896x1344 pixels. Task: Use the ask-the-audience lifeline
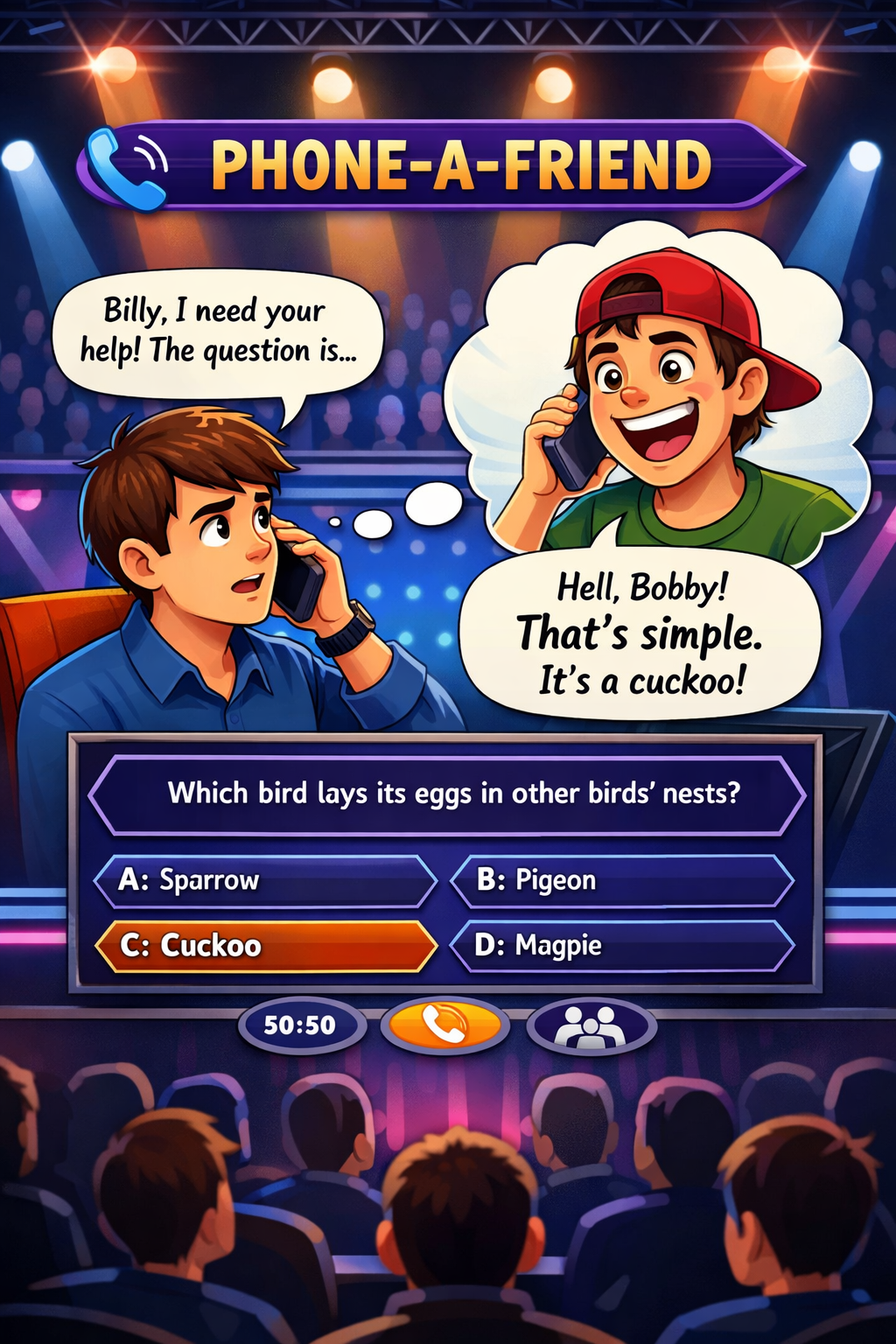tap(591, 1025)
